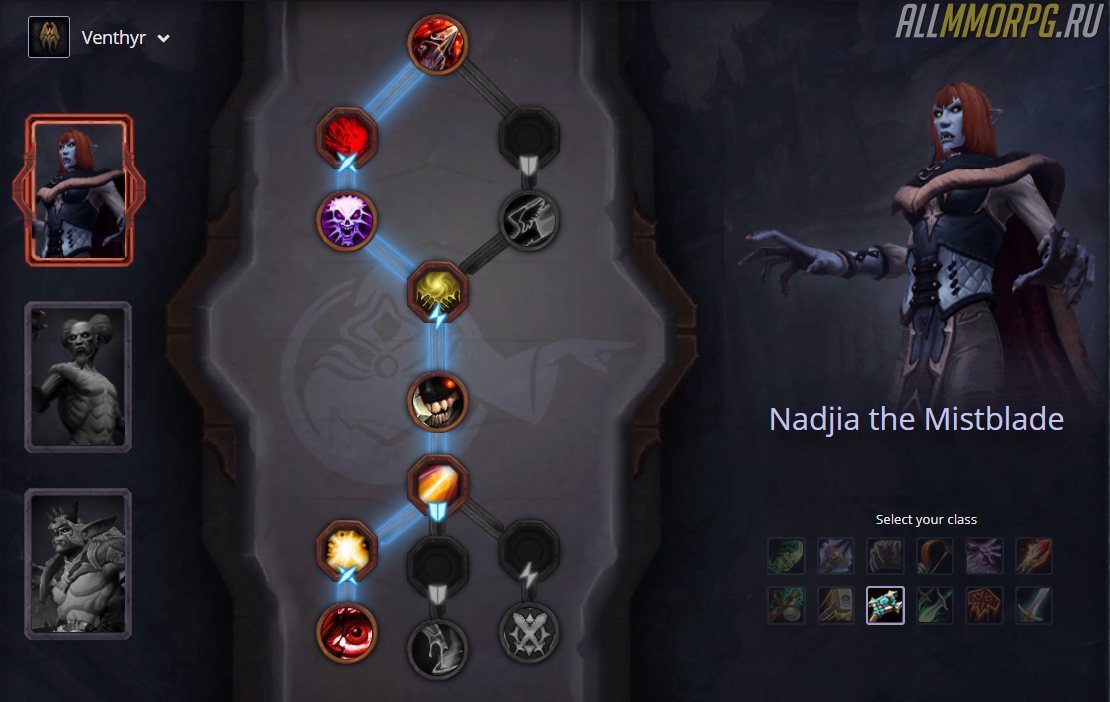The height and width of the screenshot is (702, 1110).
Task: Choose the greyed-out goblet trait node
Action: click(x=438, y=647)
